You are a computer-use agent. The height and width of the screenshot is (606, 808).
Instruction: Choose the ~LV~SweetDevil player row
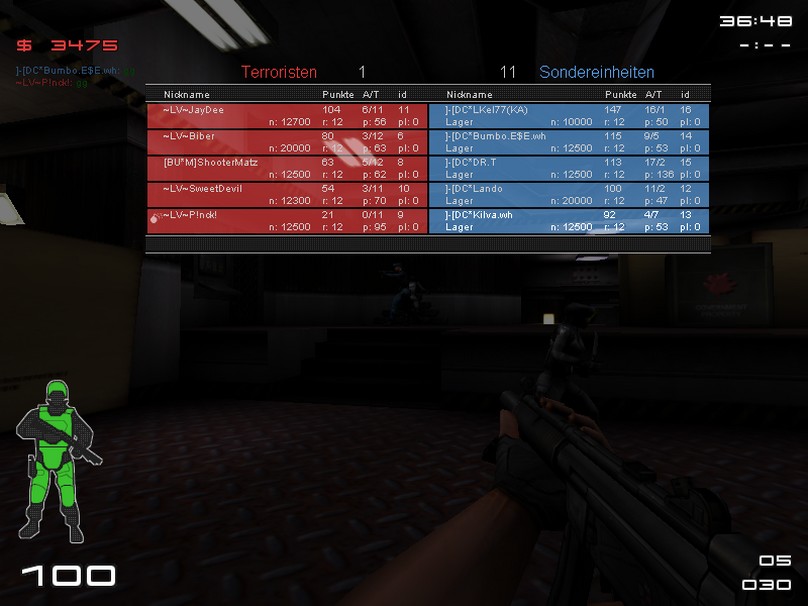(286, 194)
